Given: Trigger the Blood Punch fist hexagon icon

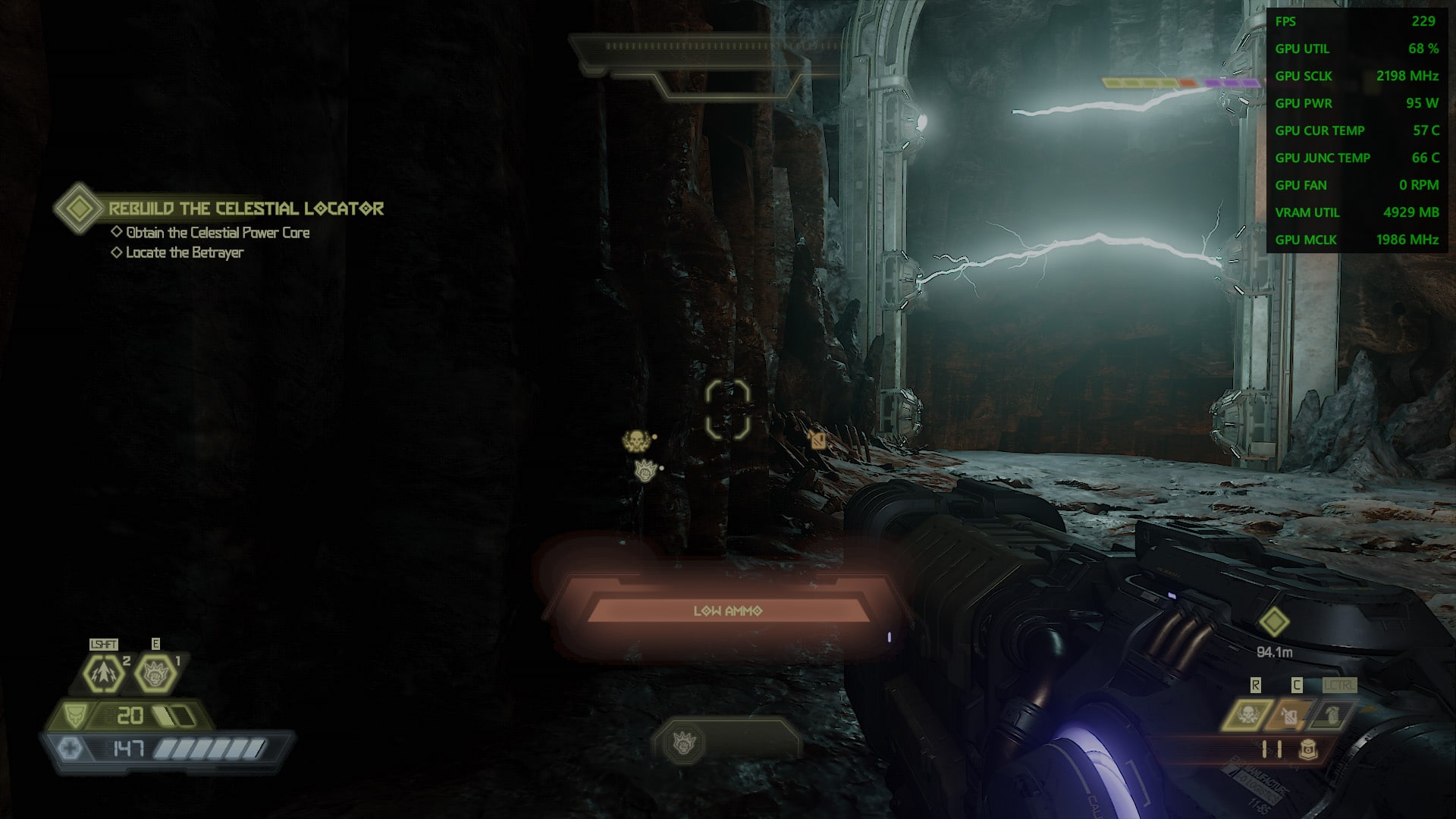Looking at the screenshot, I should coord(155,673).
